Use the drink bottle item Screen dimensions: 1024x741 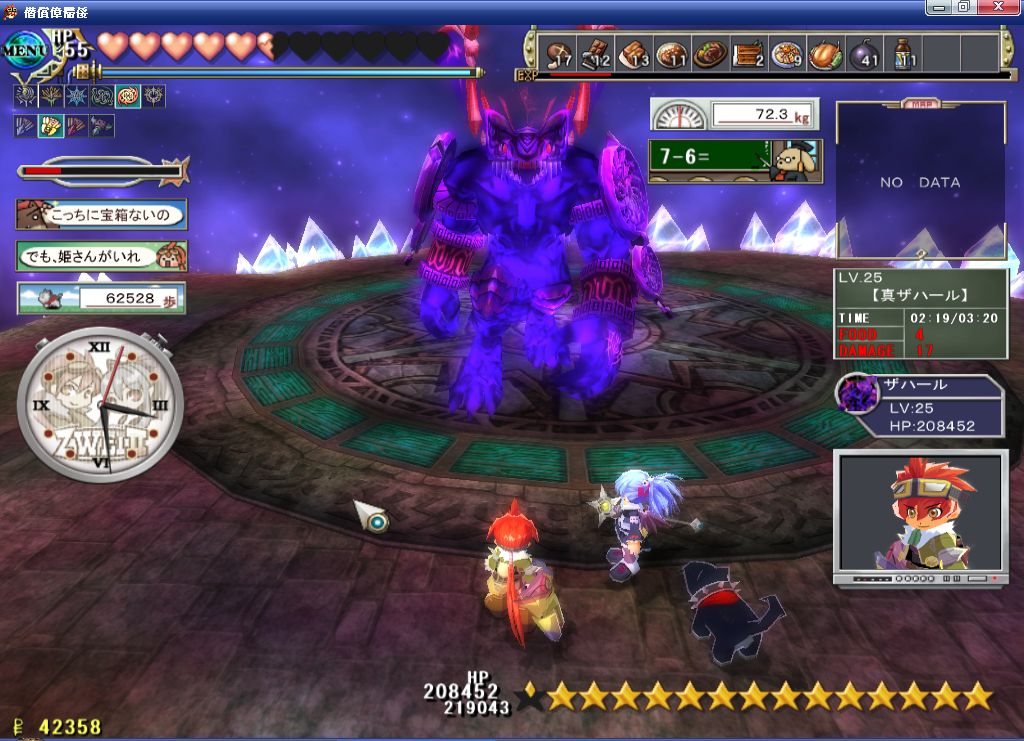point(903,54)
